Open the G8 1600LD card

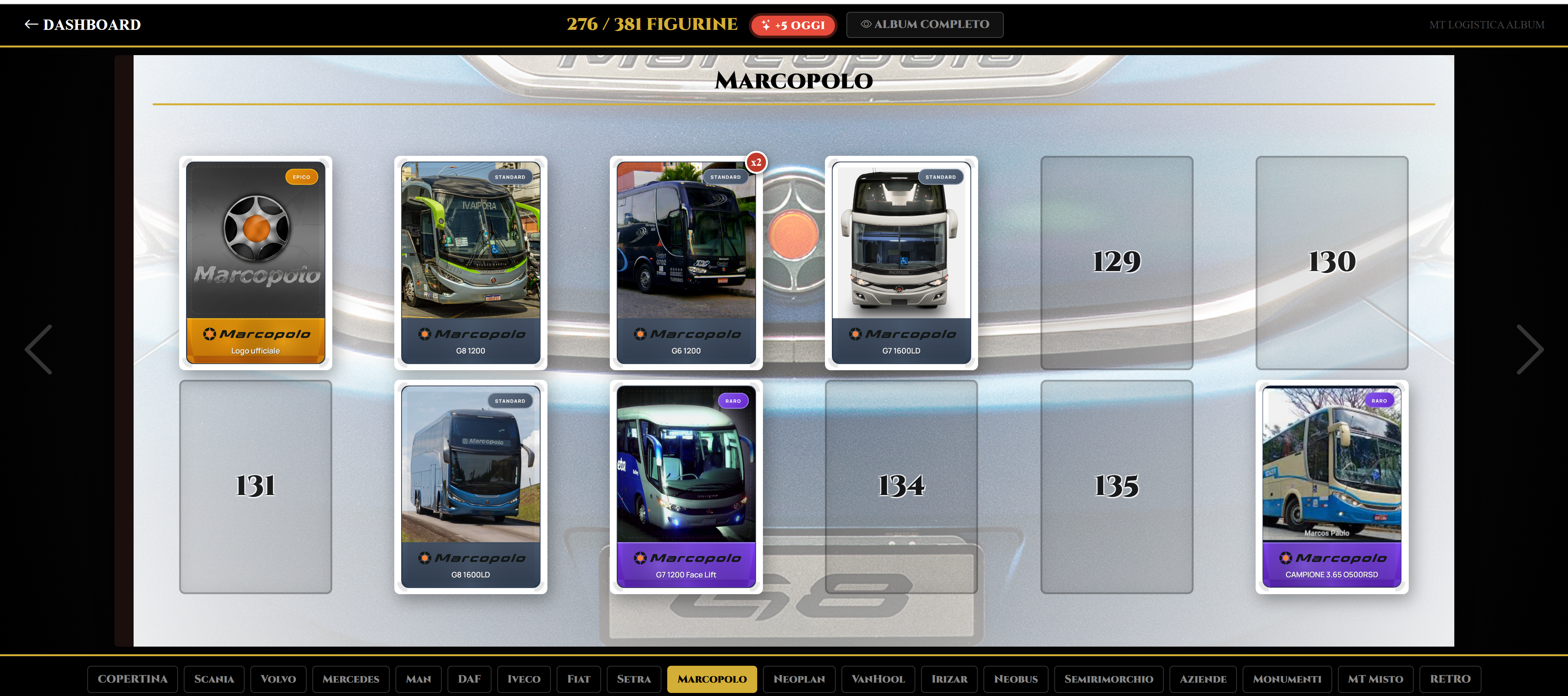[x=470, y=487]
